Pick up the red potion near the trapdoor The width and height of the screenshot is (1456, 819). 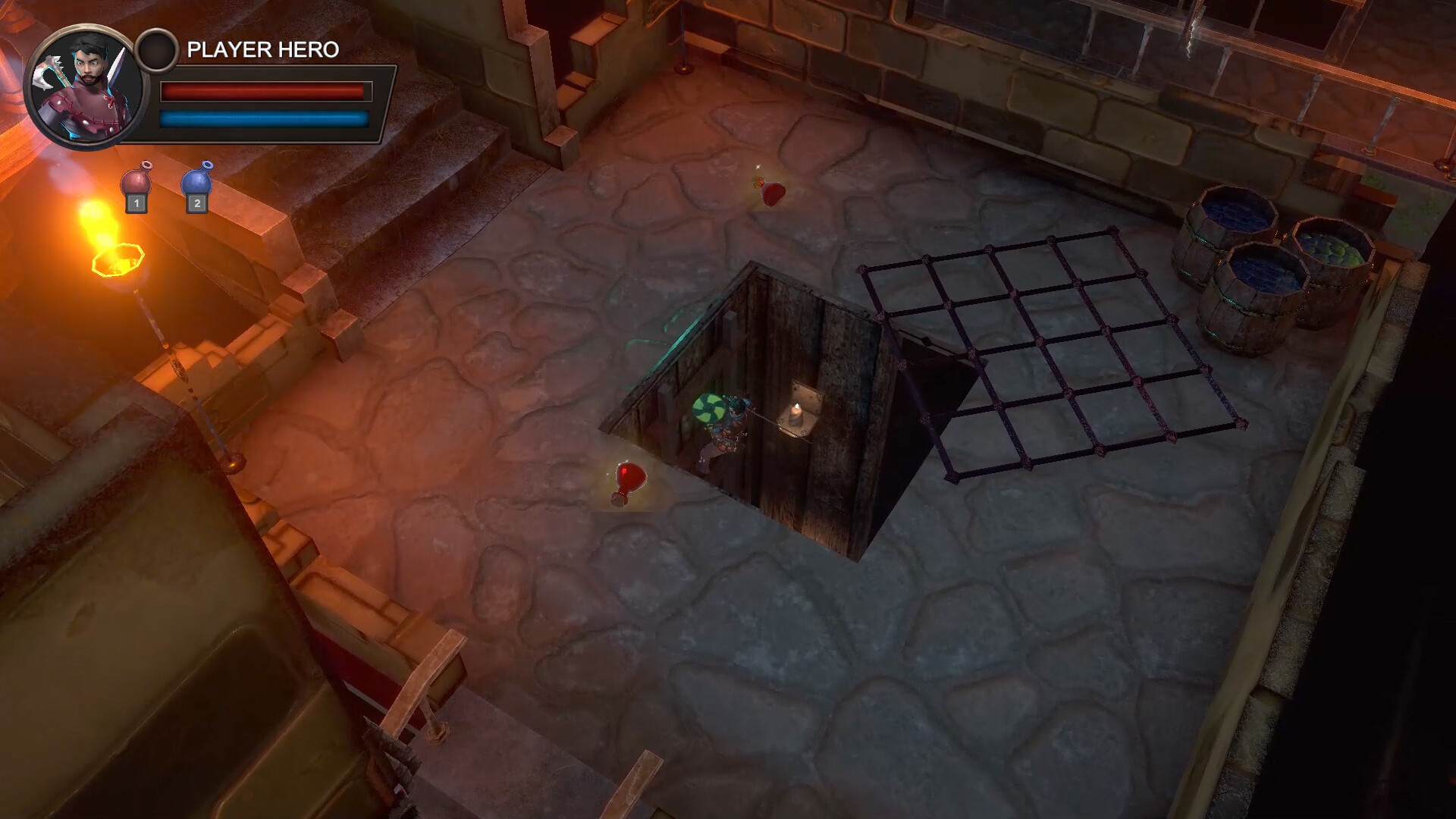630,479
